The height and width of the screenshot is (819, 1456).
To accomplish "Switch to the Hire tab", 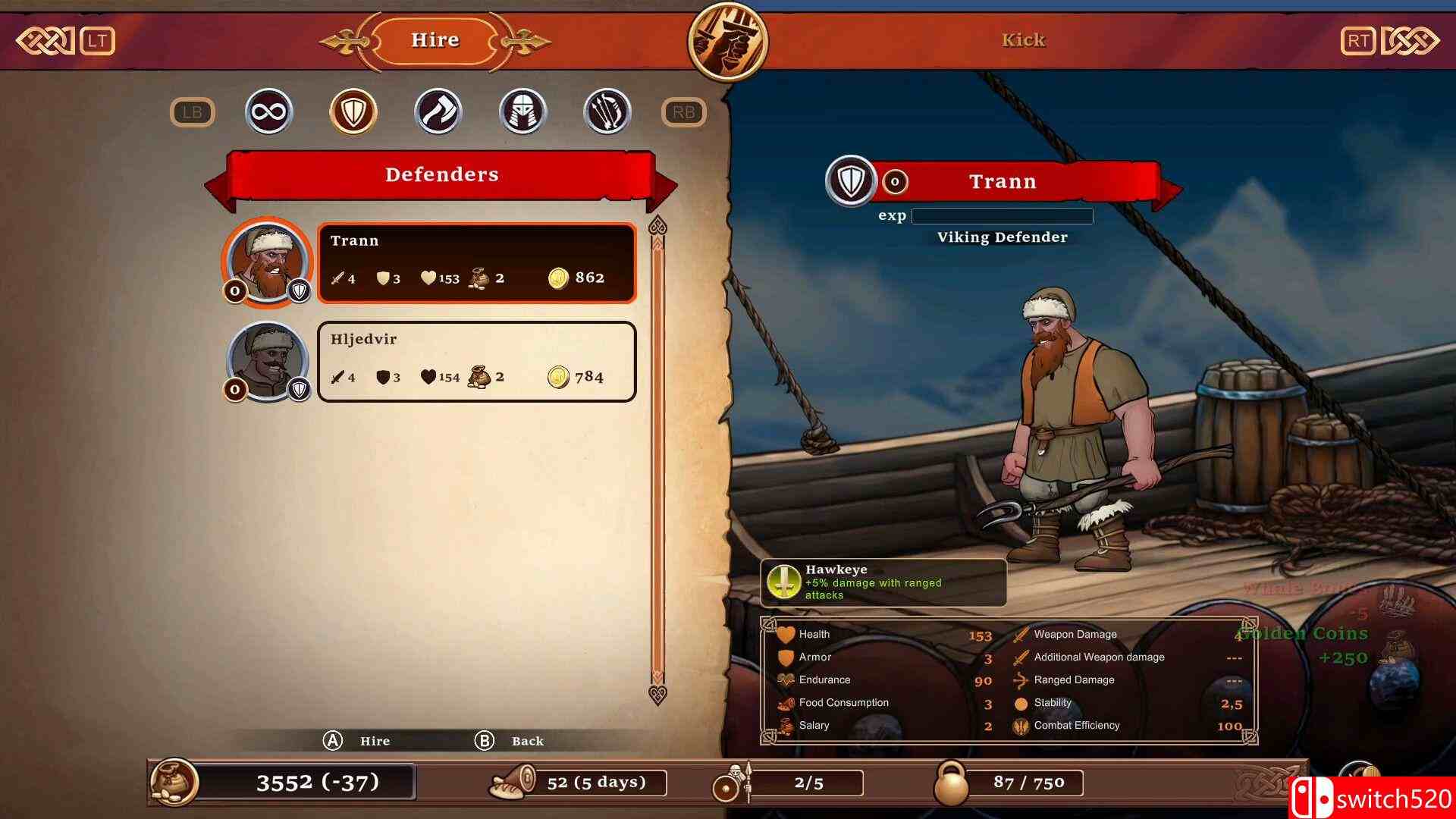I will (435, 39).
